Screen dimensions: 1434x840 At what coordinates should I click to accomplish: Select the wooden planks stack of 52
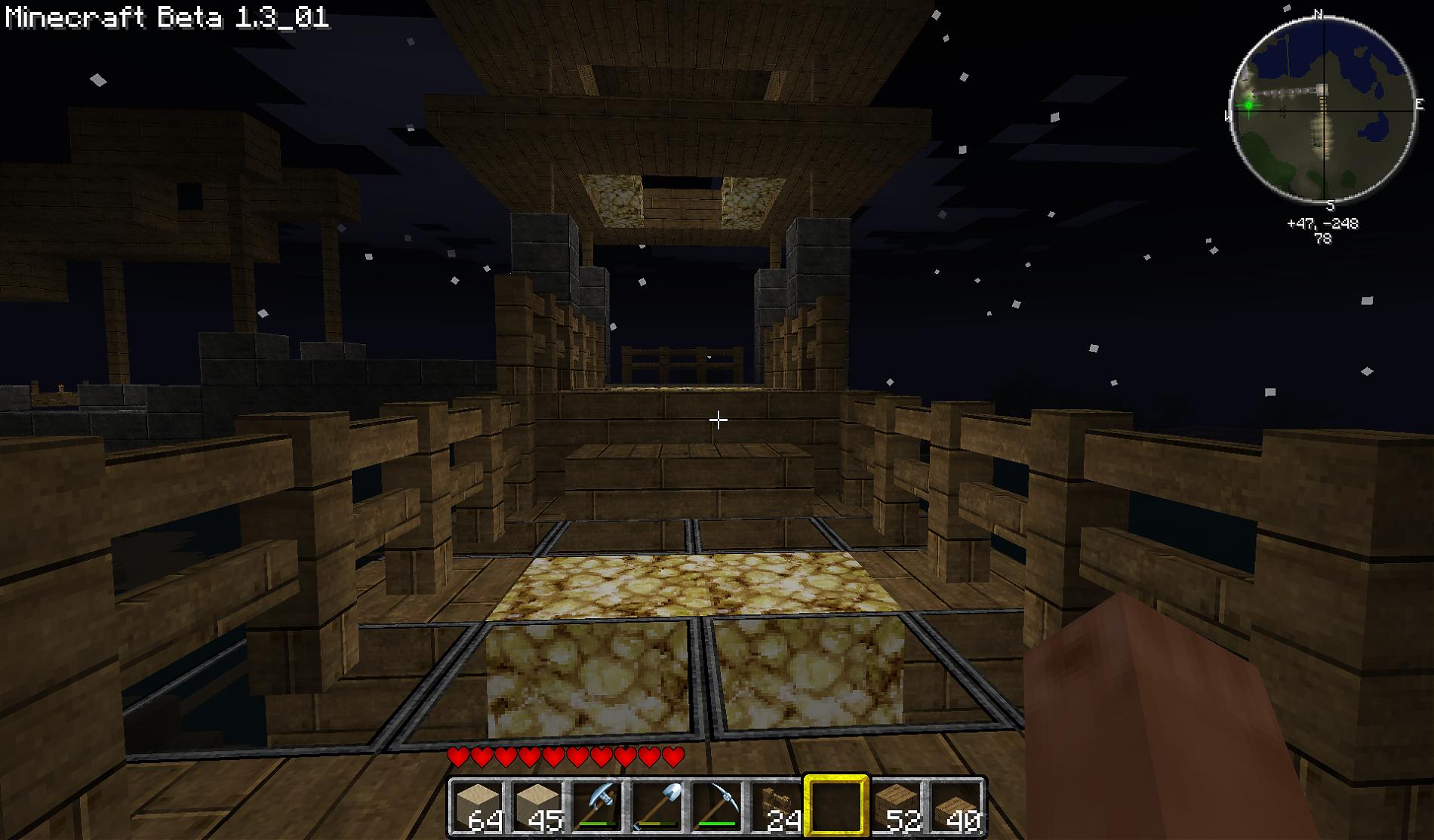896,807
